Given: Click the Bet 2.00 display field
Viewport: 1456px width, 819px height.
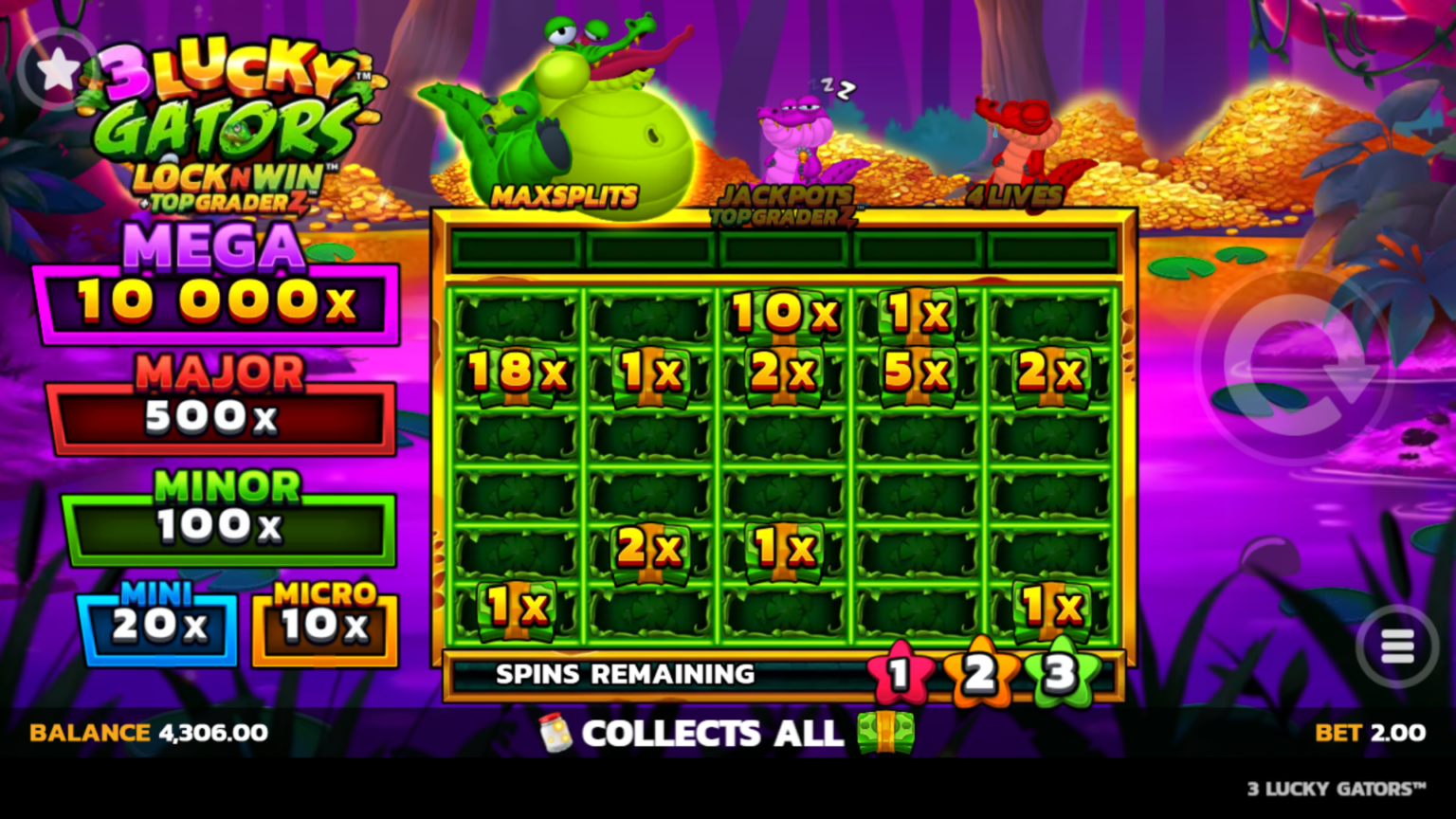Looking at the screenshot, I should (1372, 733).
